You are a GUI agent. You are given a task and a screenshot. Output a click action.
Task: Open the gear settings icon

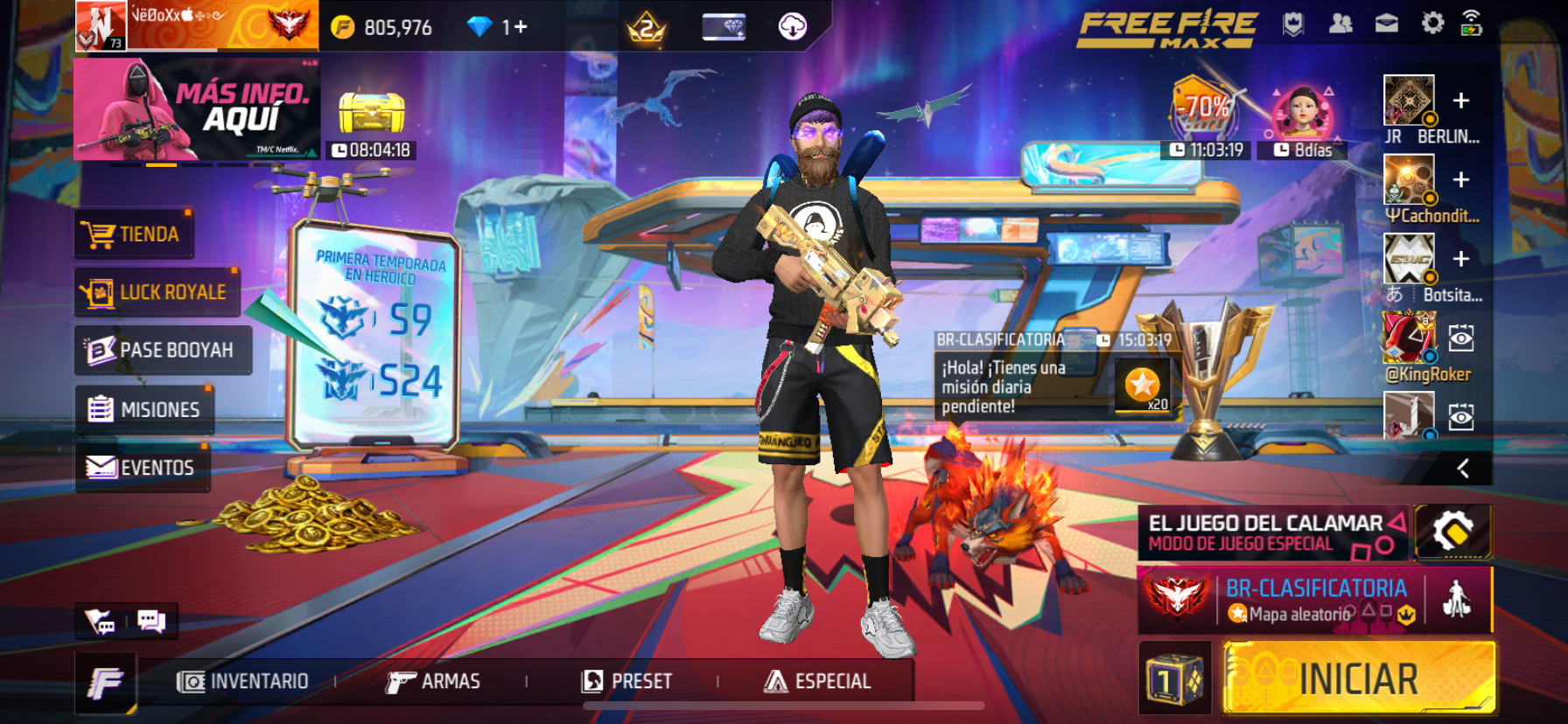pyautogui.click(x=1432, y=24)
